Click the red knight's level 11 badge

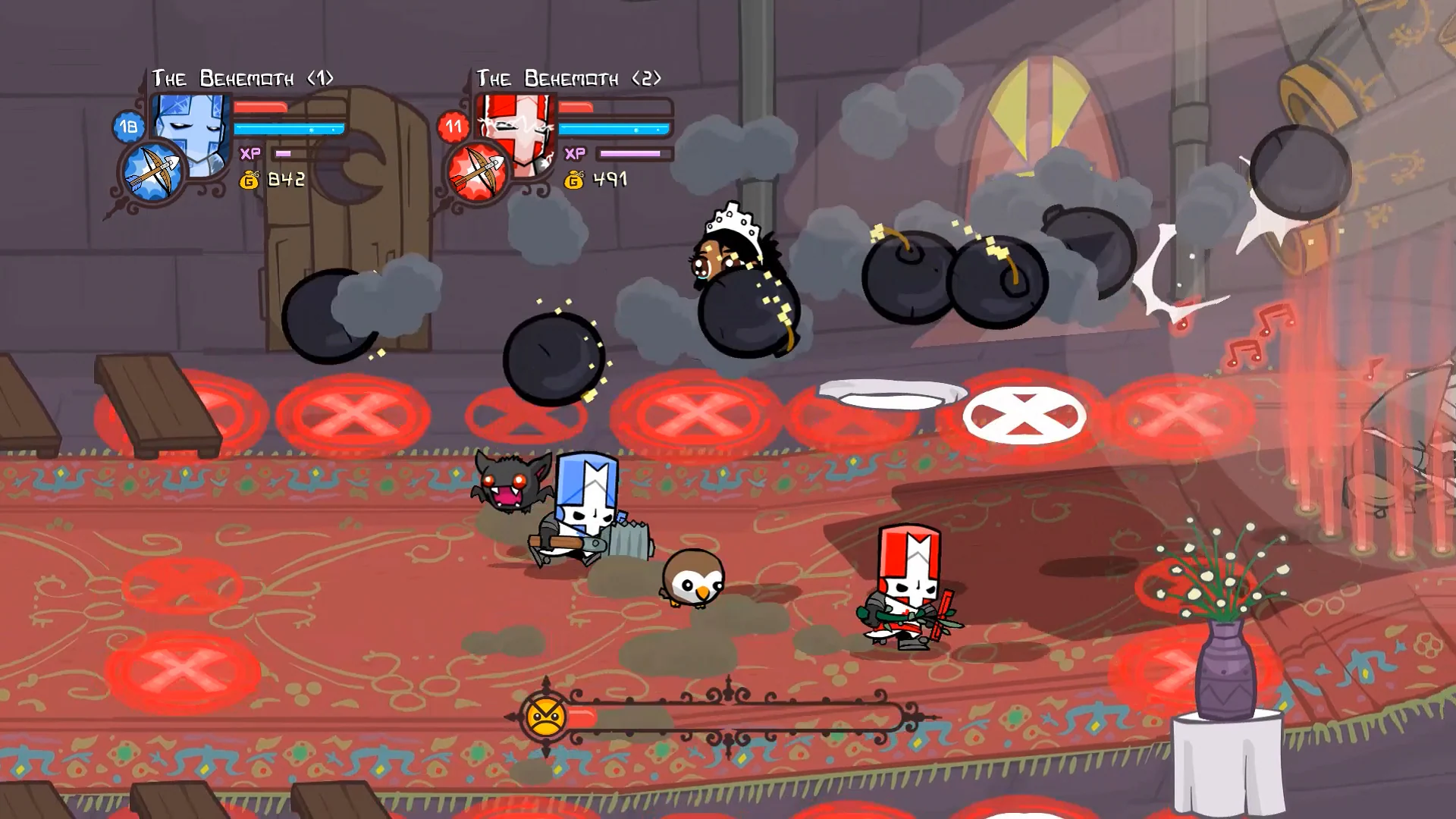coord(453,125)
